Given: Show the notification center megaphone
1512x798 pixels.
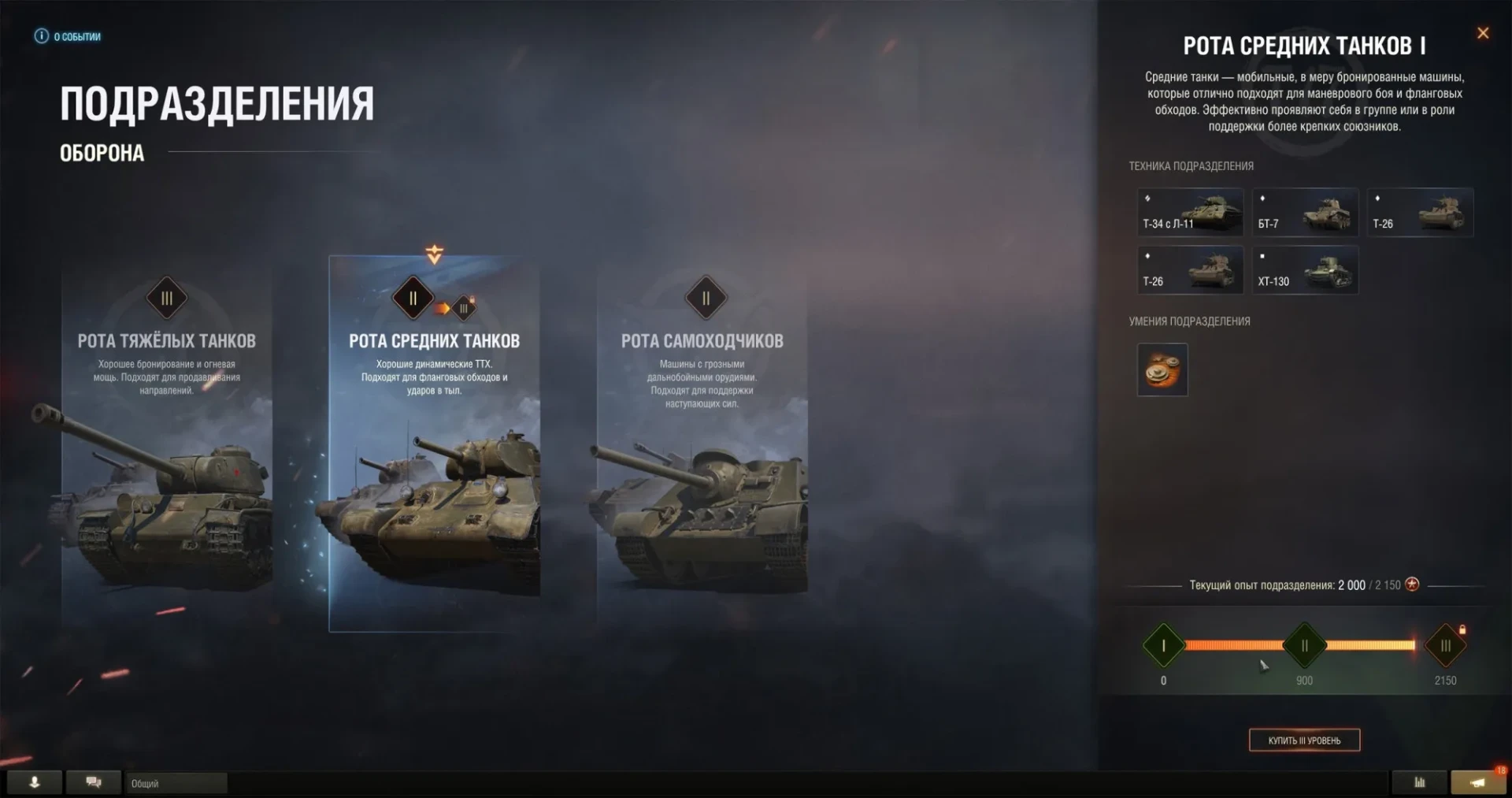Looking at the screenshot, I should (x=1477, y=782).
